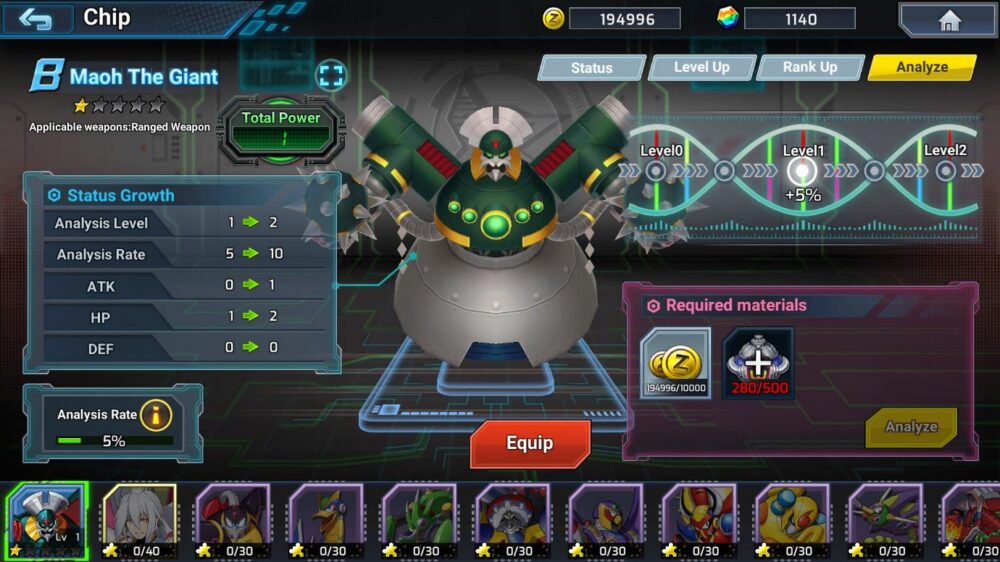This screenshot has height=562, width=1000.
Task: Click the yellow Analyze button
Action: 910,427
